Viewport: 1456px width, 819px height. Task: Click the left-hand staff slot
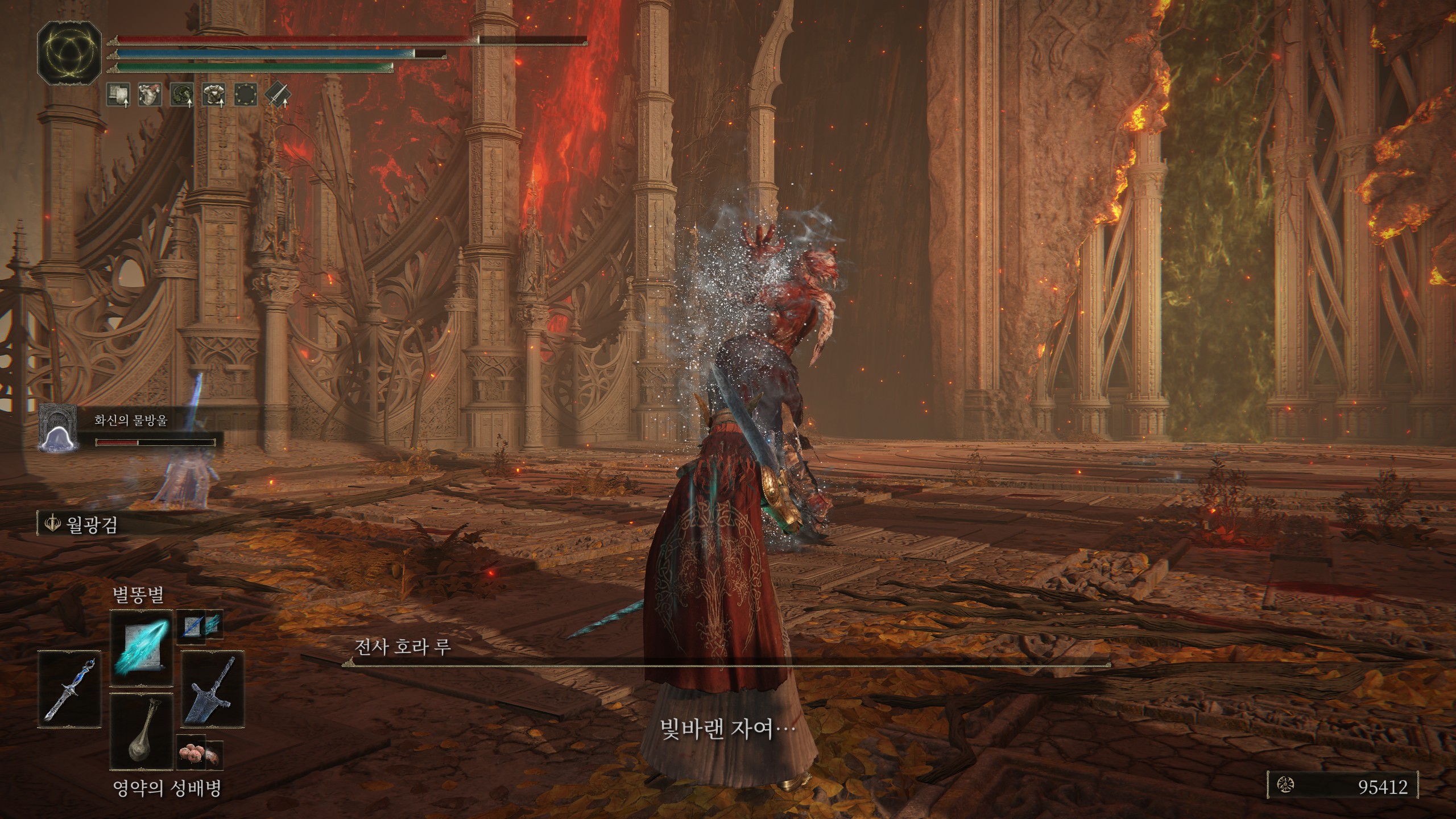pos(70,688)
